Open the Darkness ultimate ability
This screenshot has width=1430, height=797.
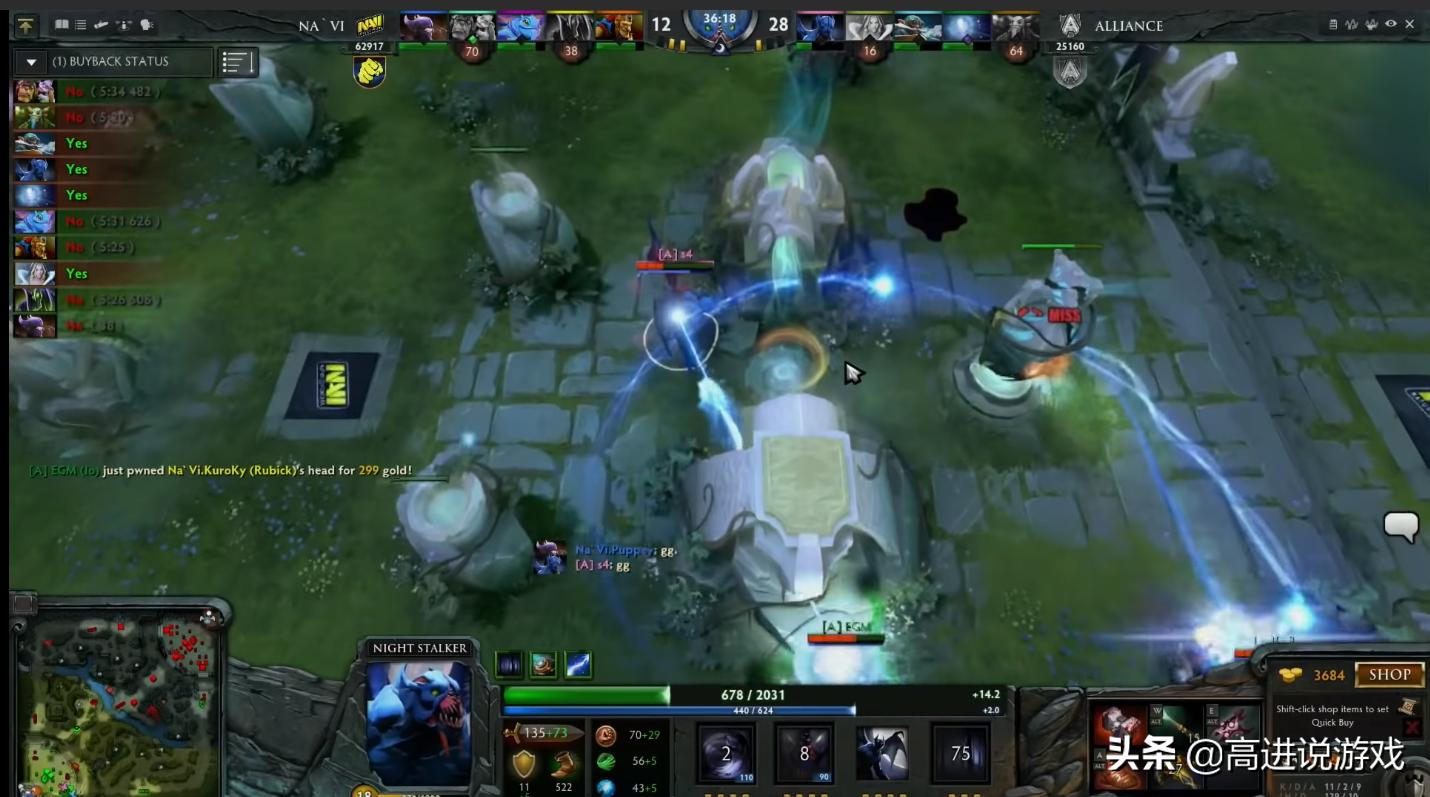960,752
